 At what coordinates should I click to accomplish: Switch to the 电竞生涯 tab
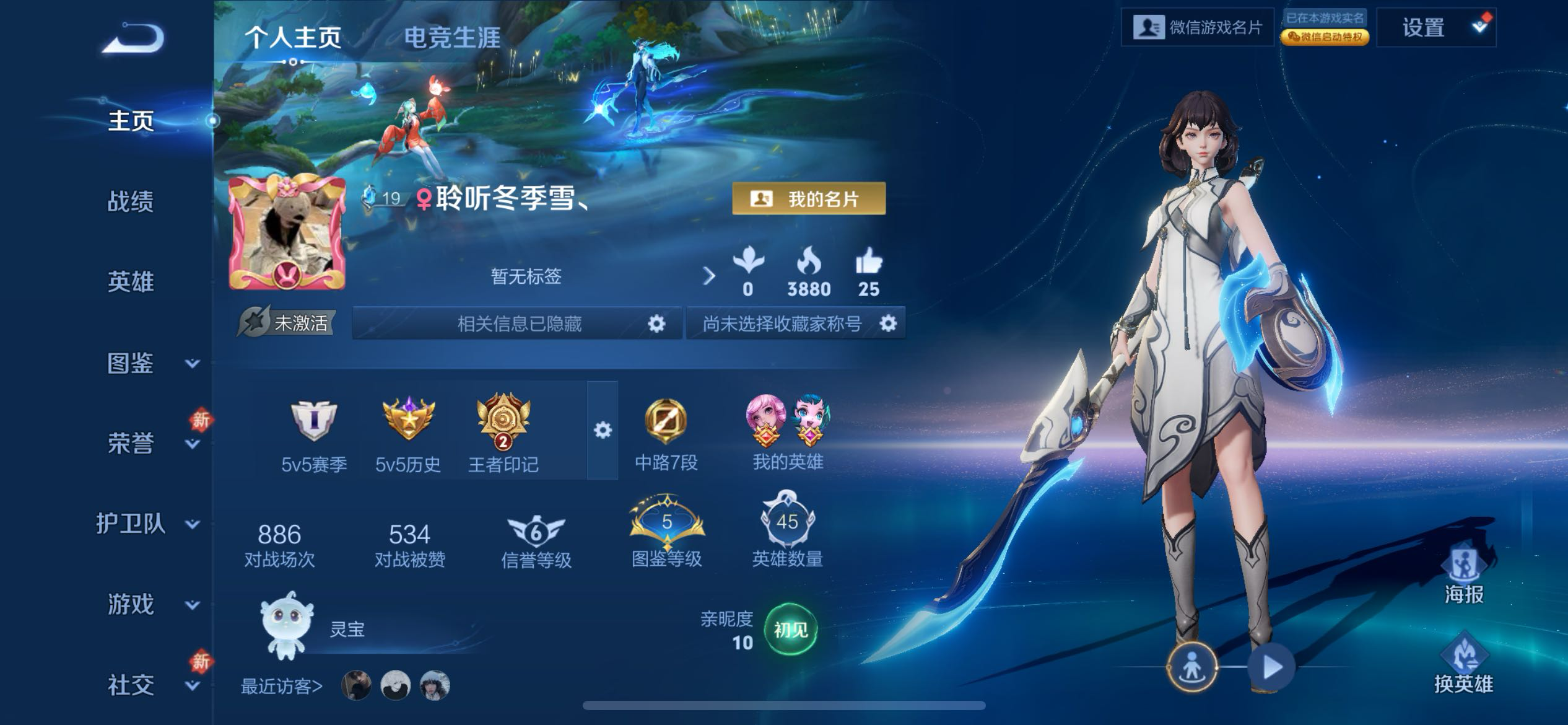(451, 37)
